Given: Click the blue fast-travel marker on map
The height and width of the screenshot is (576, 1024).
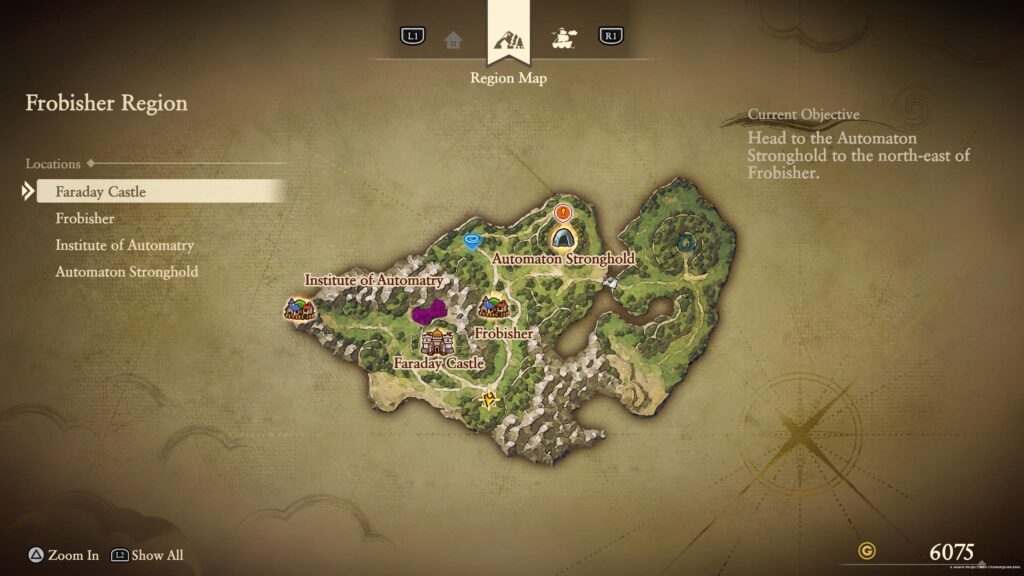Looking at the screenshot, I should (x=473, y=240).
